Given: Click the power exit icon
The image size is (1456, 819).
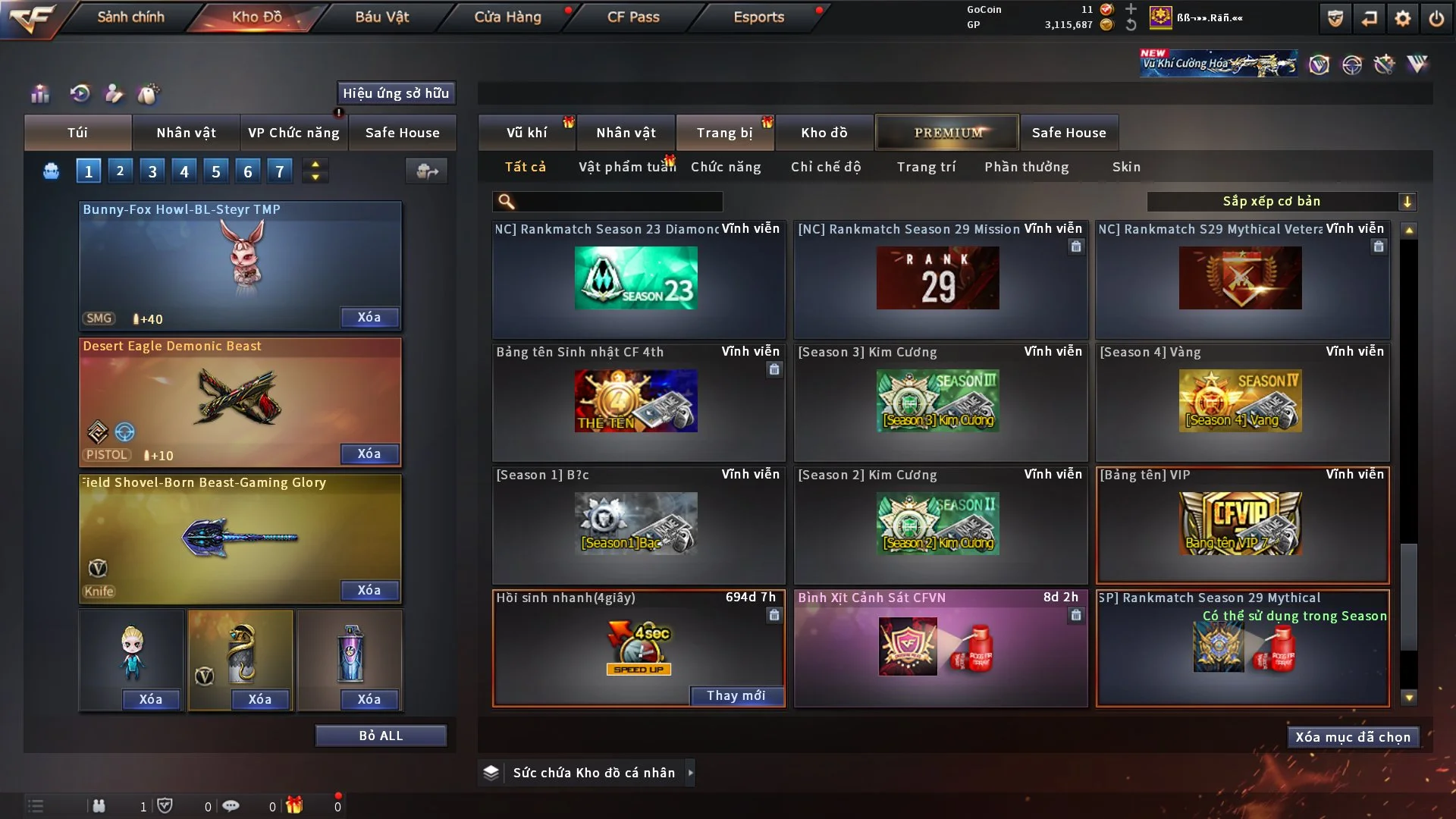Looking at the screenshot, I should (x=1436, y=18).
